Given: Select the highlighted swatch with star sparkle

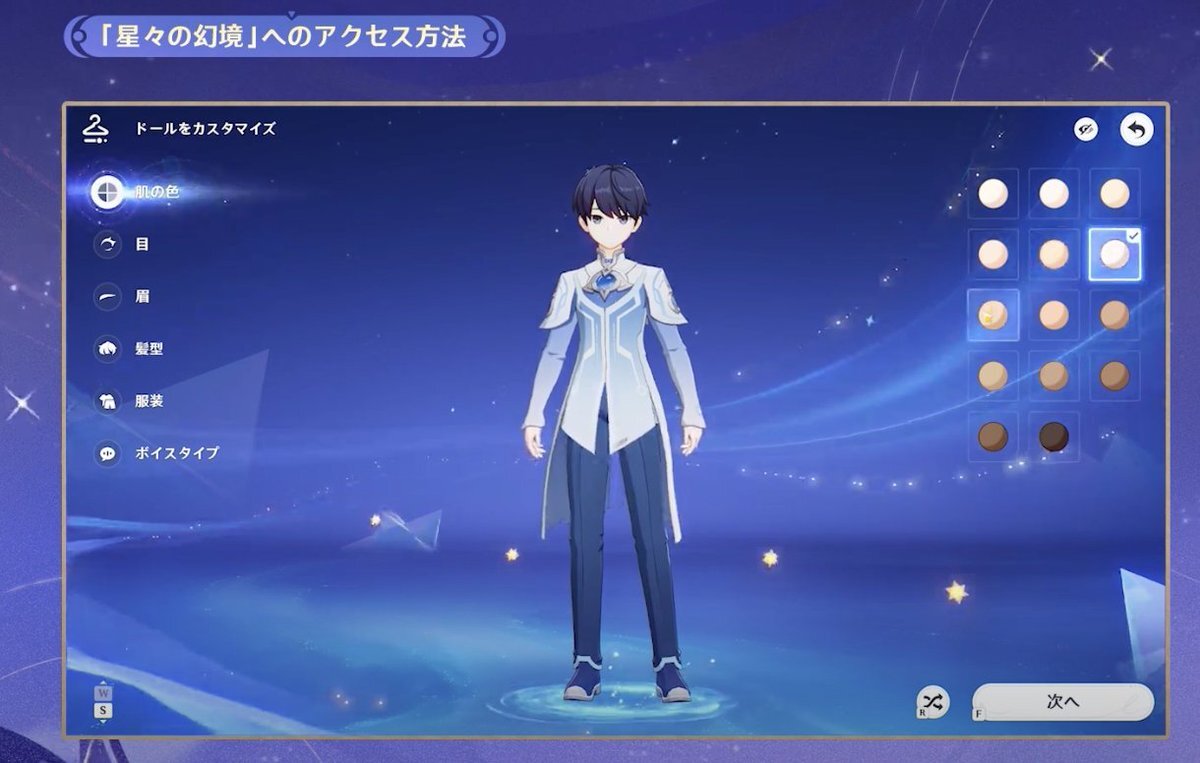Looking at the screenshot, I should pyautogui.click(x=993, y=315).
